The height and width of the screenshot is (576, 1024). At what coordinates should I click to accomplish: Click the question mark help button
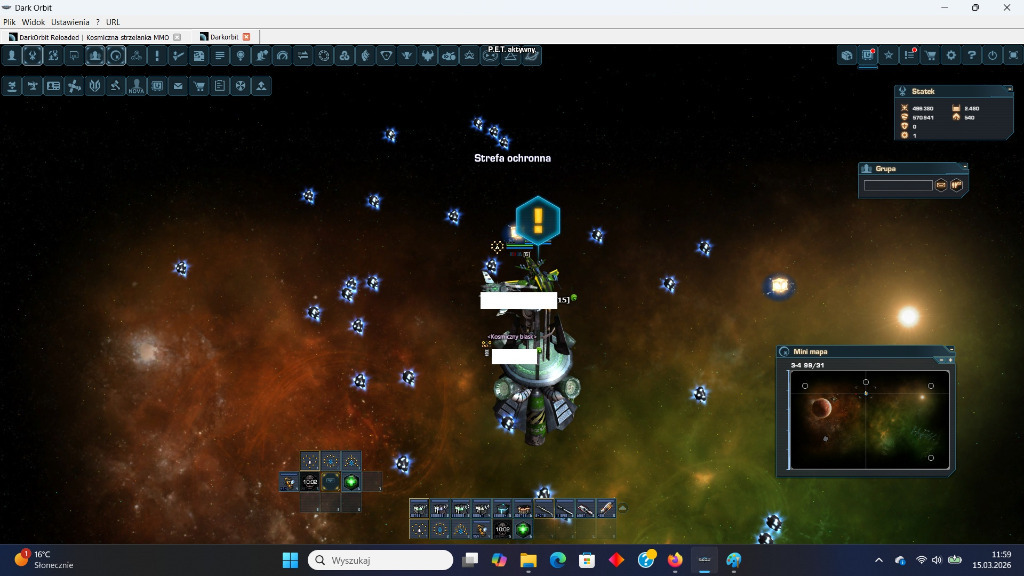tap(971, 56)
